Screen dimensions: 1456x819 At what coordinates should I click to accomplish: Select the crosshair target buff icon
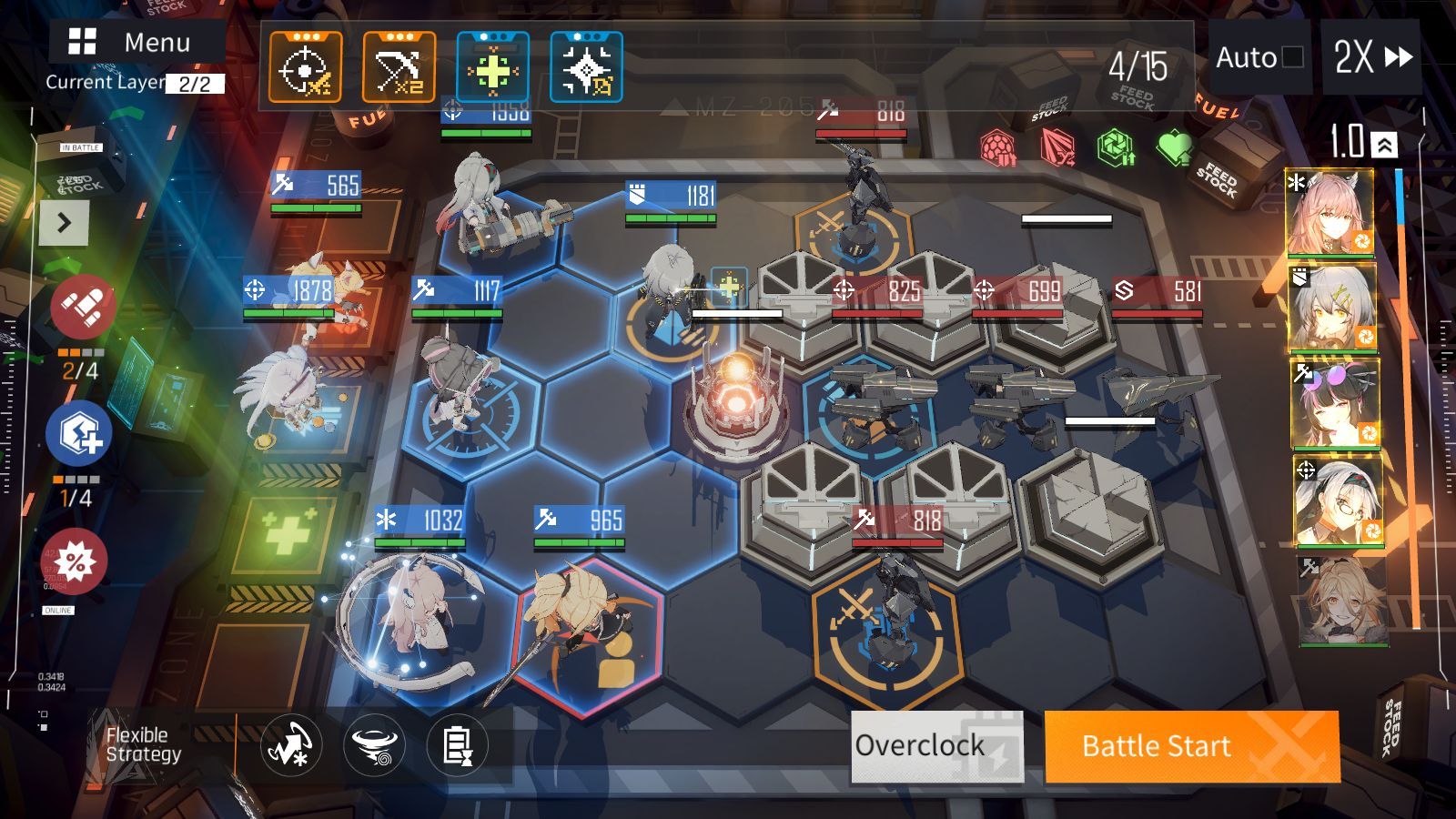[x=306, y=67]
